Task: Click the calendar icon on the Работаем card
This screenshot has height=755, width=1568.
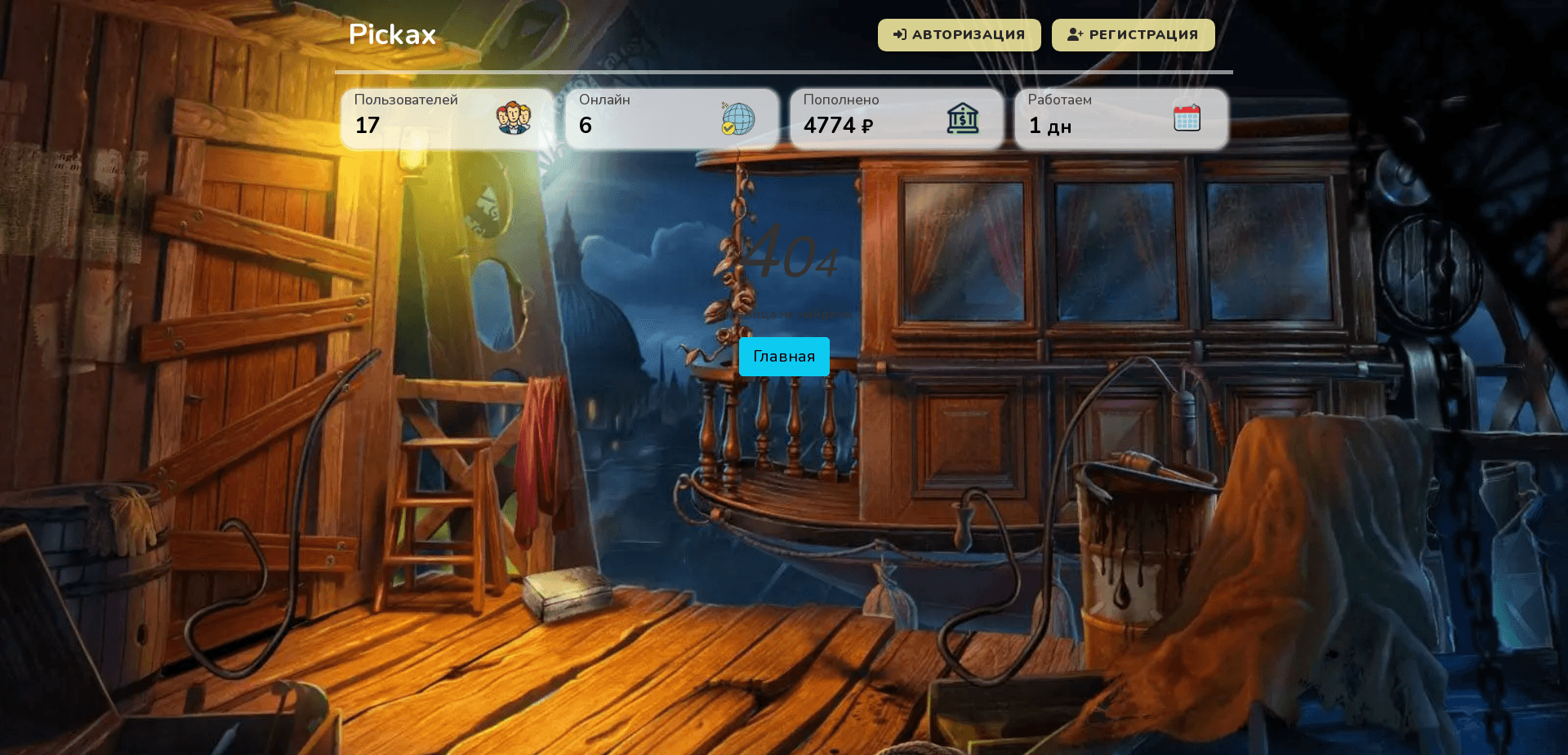Action: tap(1187, 118)
